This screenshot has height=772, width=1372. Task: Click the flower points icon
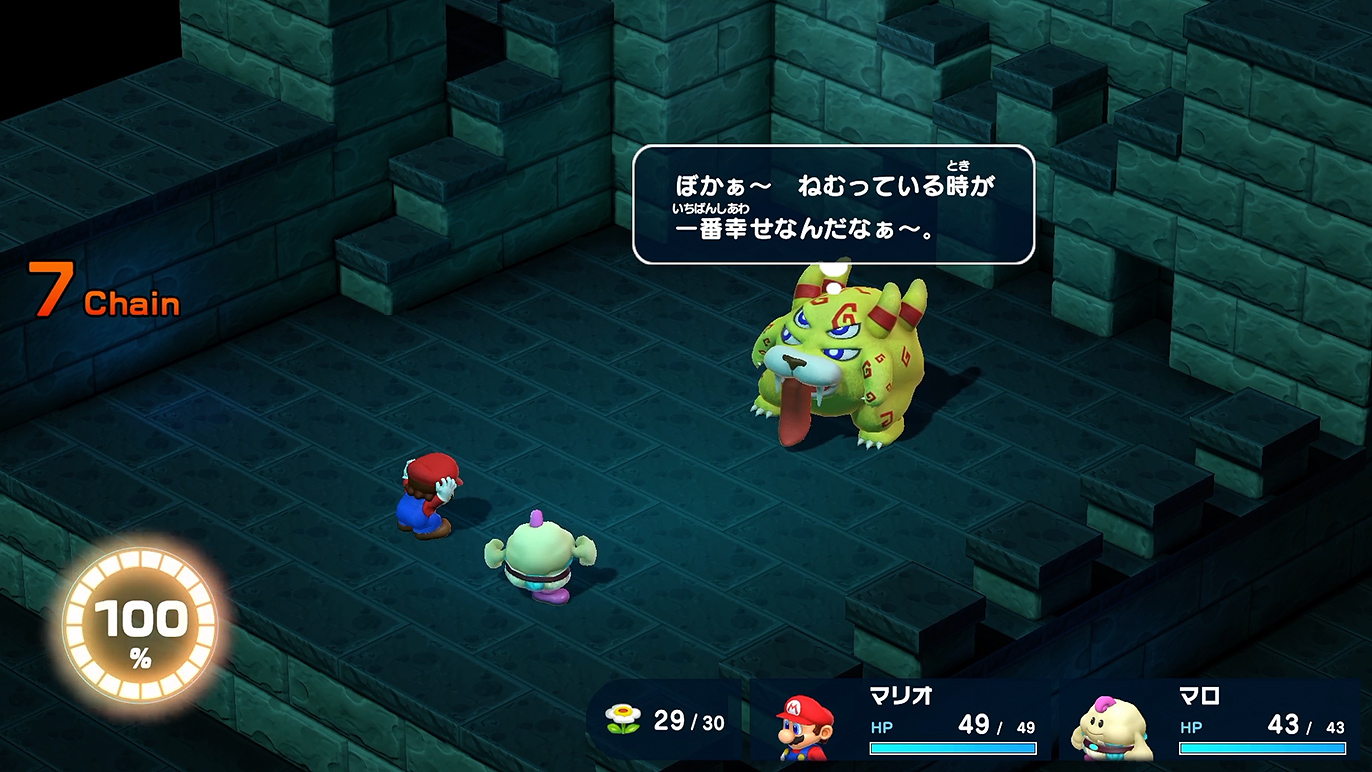pos(622,718)
